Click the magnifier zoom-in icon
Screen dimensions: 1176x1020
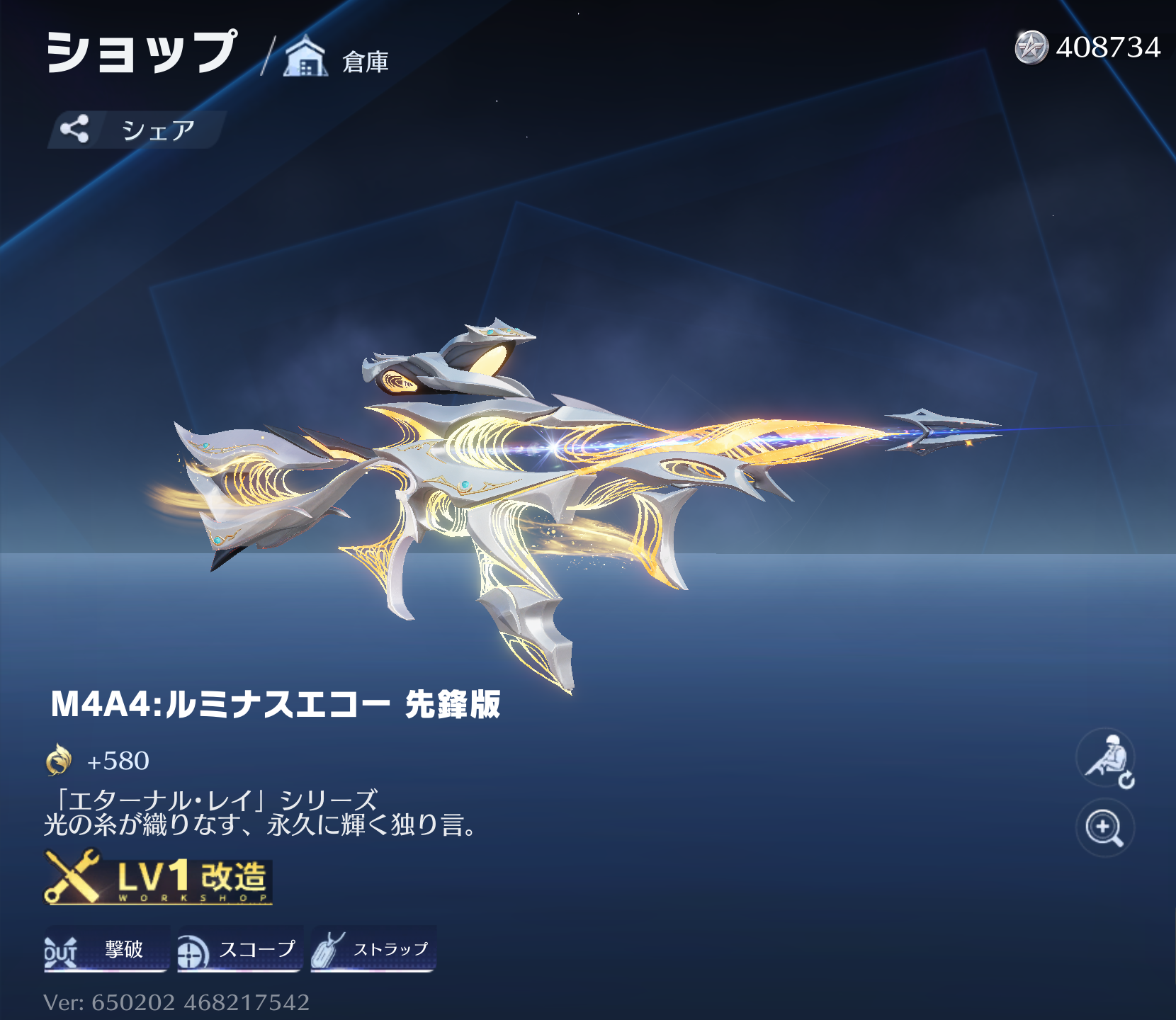(x=1104, y=827)
